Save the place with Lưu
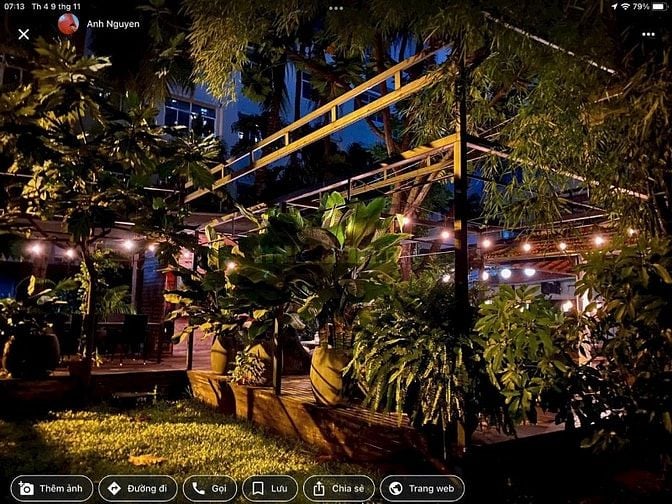672x504 pixels. [x=270, y=488]
